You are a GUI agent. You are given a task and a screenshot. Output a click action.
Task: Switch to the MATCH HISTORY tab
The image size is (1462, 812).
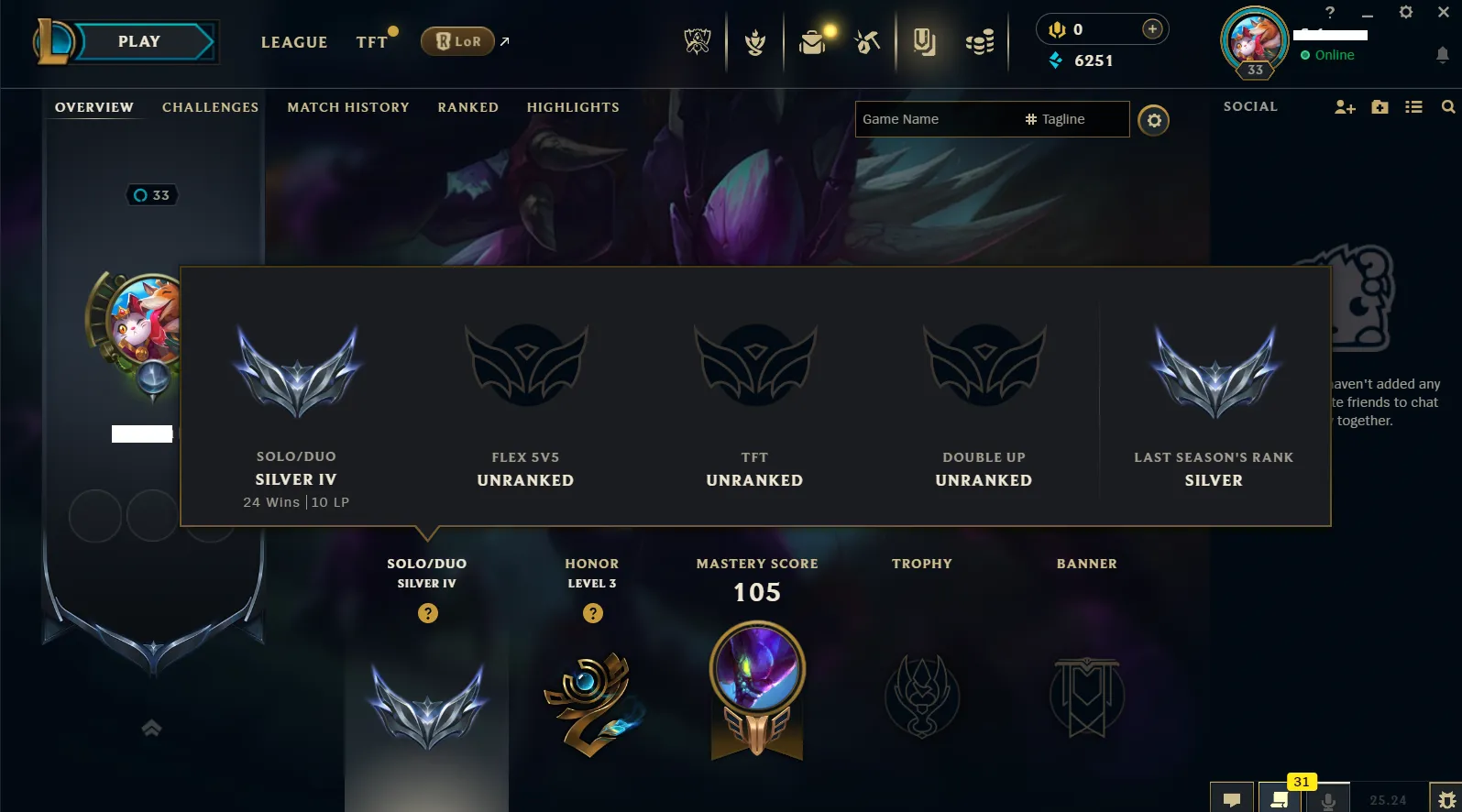click(347, 107)
